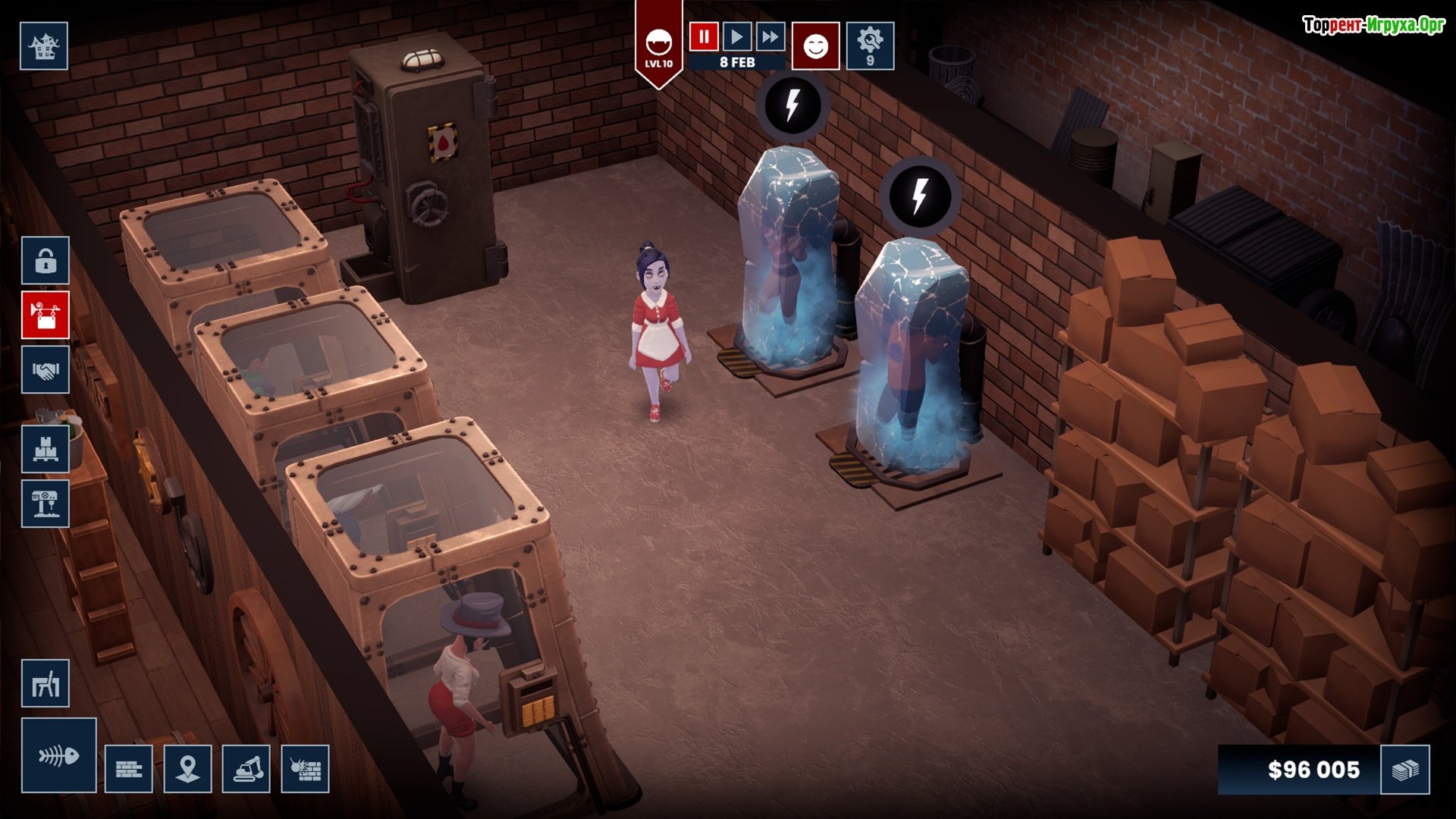Image resolution: width=1456 pixels, height=819 pixels.
Task: Click the lightning bolt icon above upper ice block
Action: coord(792,105)
